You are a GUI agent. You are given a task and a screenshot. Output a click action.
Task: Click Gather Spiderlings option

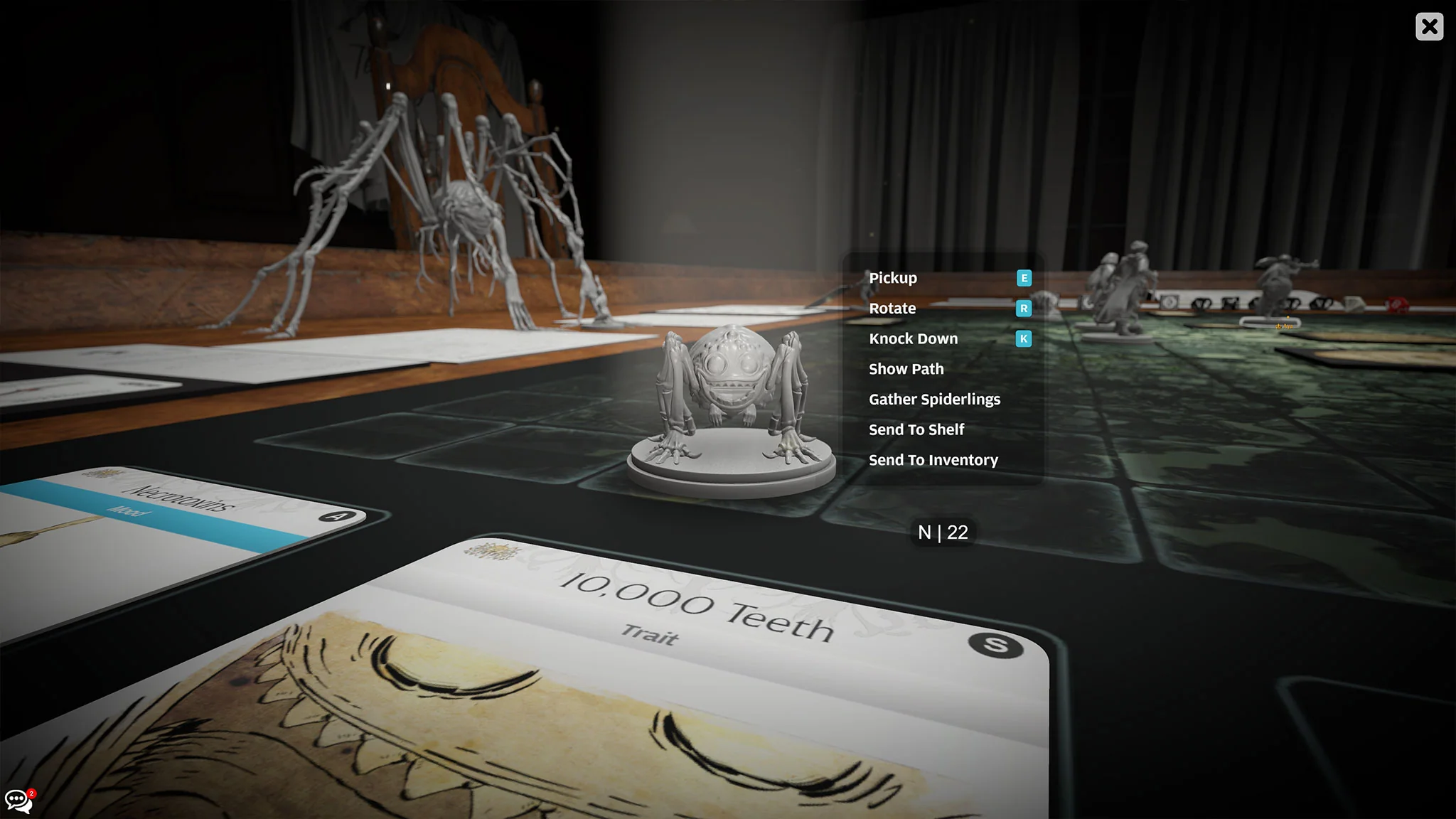[x=934, y=399]
